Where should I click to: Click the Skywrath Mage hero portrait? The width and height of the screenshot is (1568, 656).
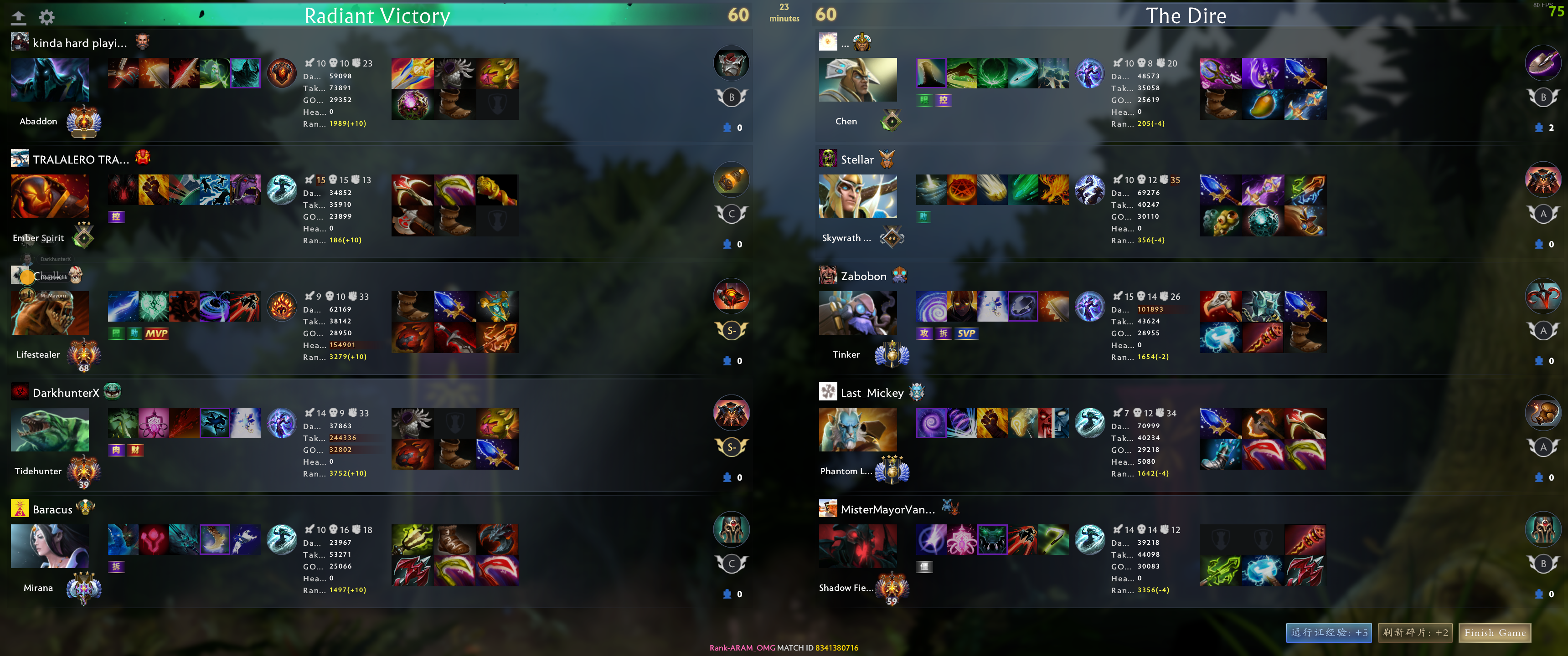point(858,196)
